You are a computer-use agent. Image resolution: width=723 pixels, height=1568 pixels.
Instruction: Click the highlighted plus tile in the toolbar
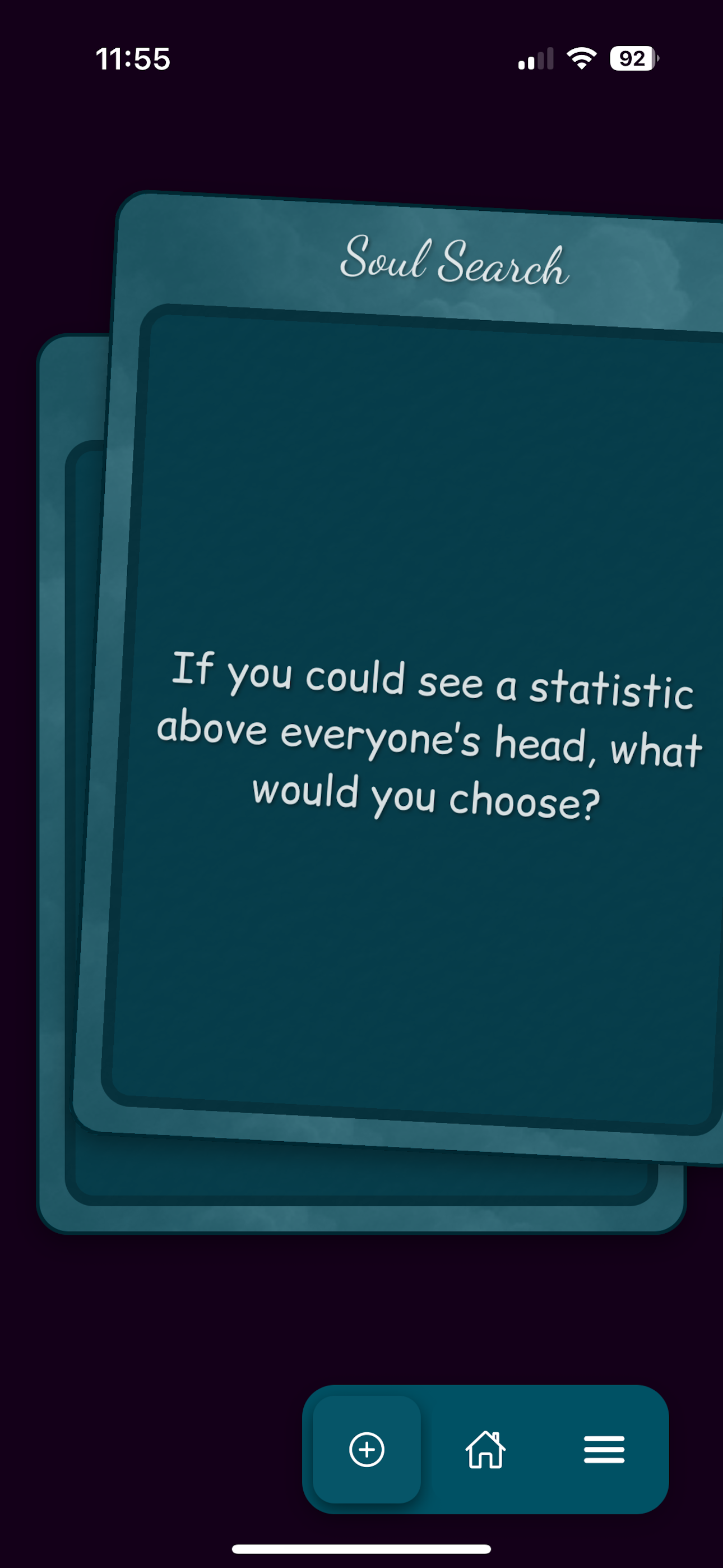(368, 1451)
